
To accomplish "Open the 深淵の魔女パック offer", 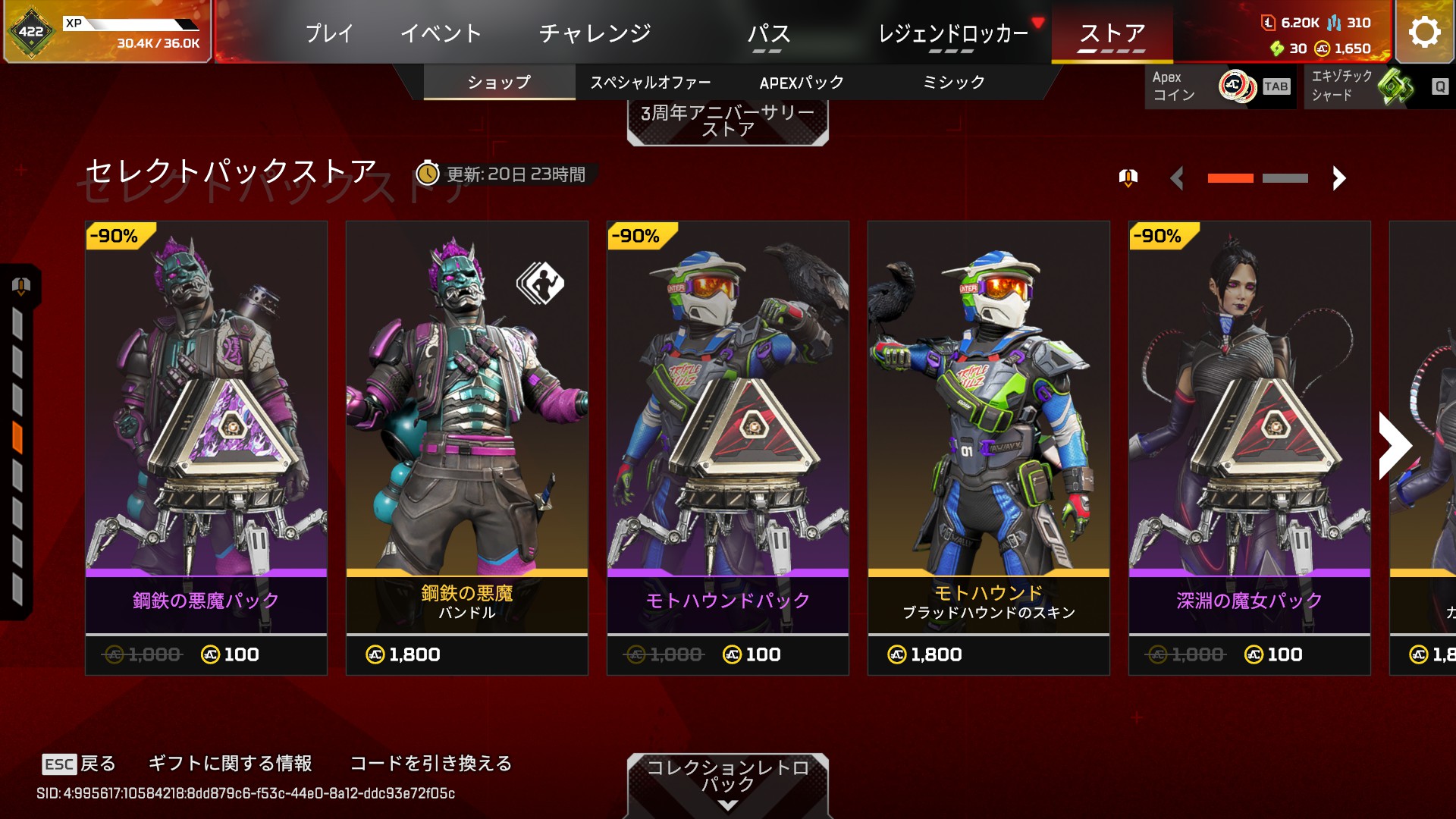I will [x=1250, y=447].
